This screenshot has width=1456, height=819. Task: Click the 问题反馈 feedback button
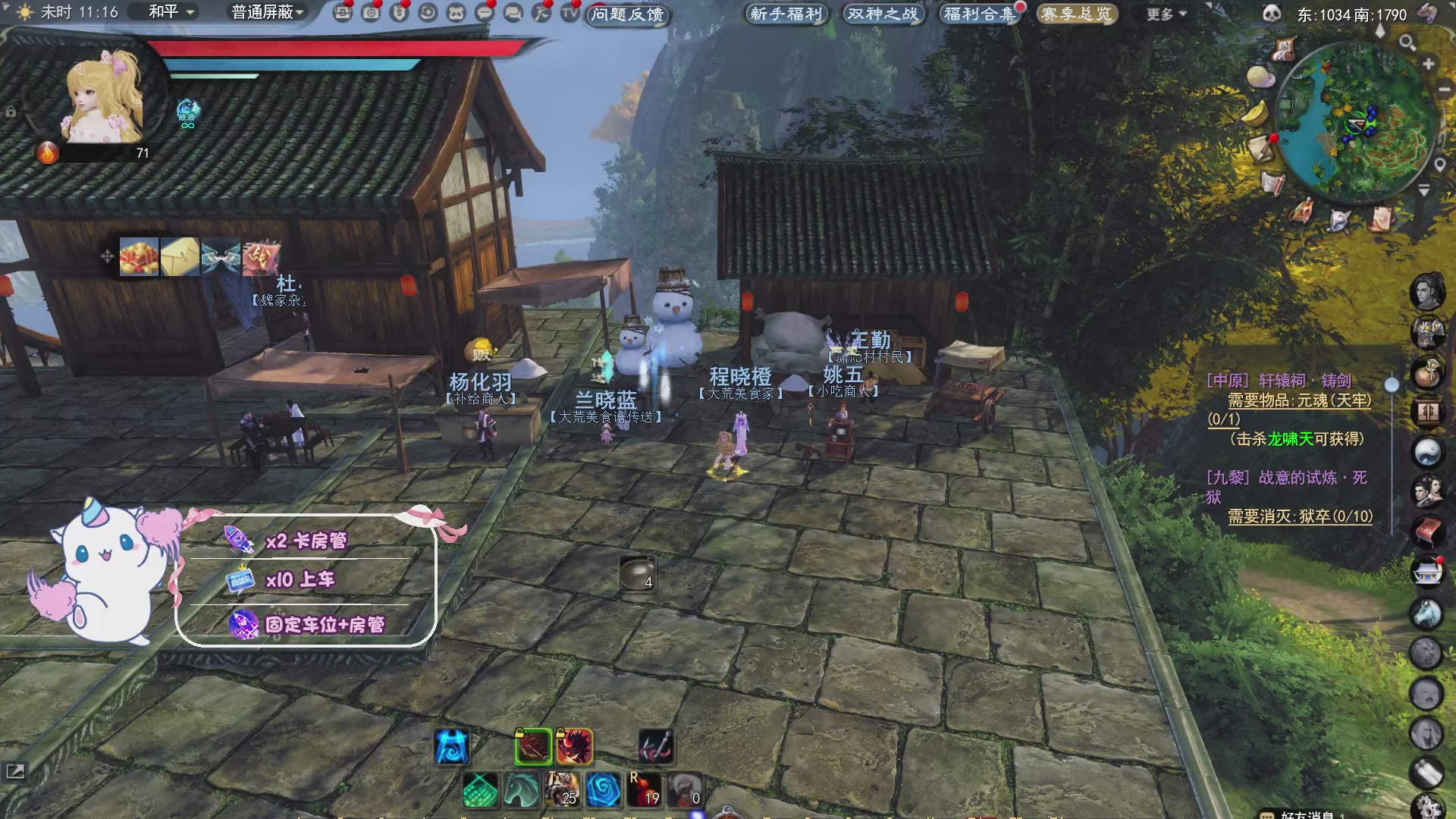(x=627, y=16)
